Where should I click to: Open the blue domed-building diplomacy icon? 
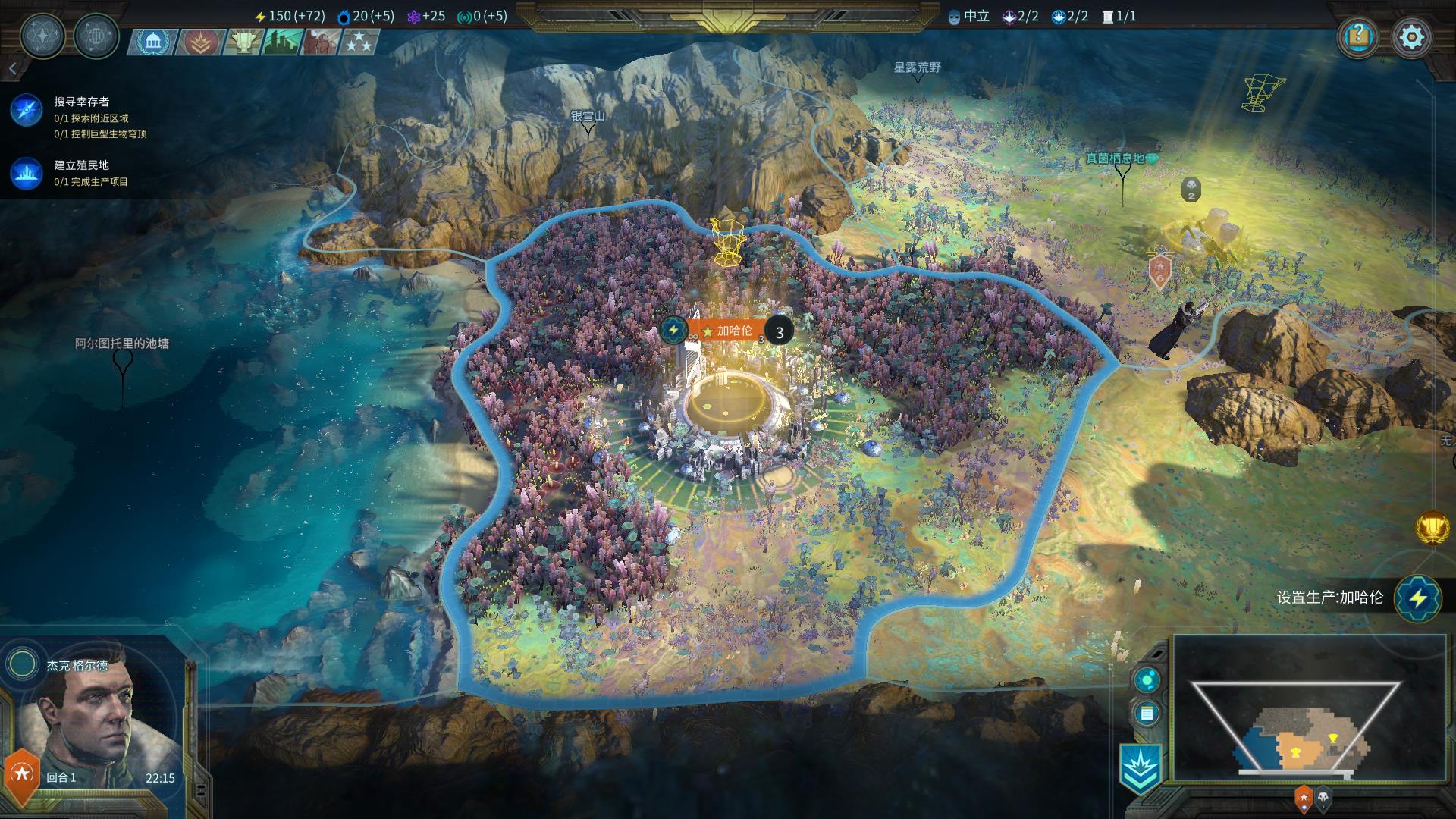tap(154, 42)
